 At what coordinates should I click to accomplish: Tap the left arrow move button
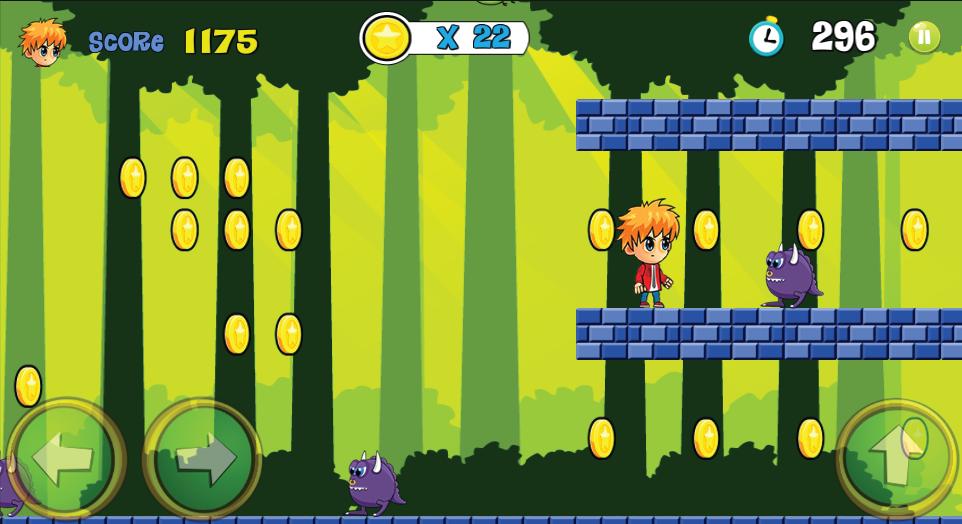coord(66,459)
